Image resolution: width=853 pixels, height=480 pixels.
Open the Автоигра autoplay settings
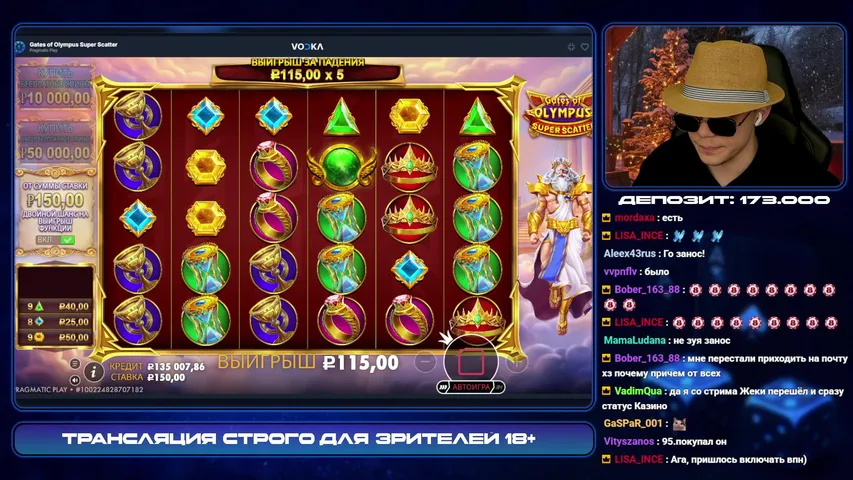(x=469, y=386)
